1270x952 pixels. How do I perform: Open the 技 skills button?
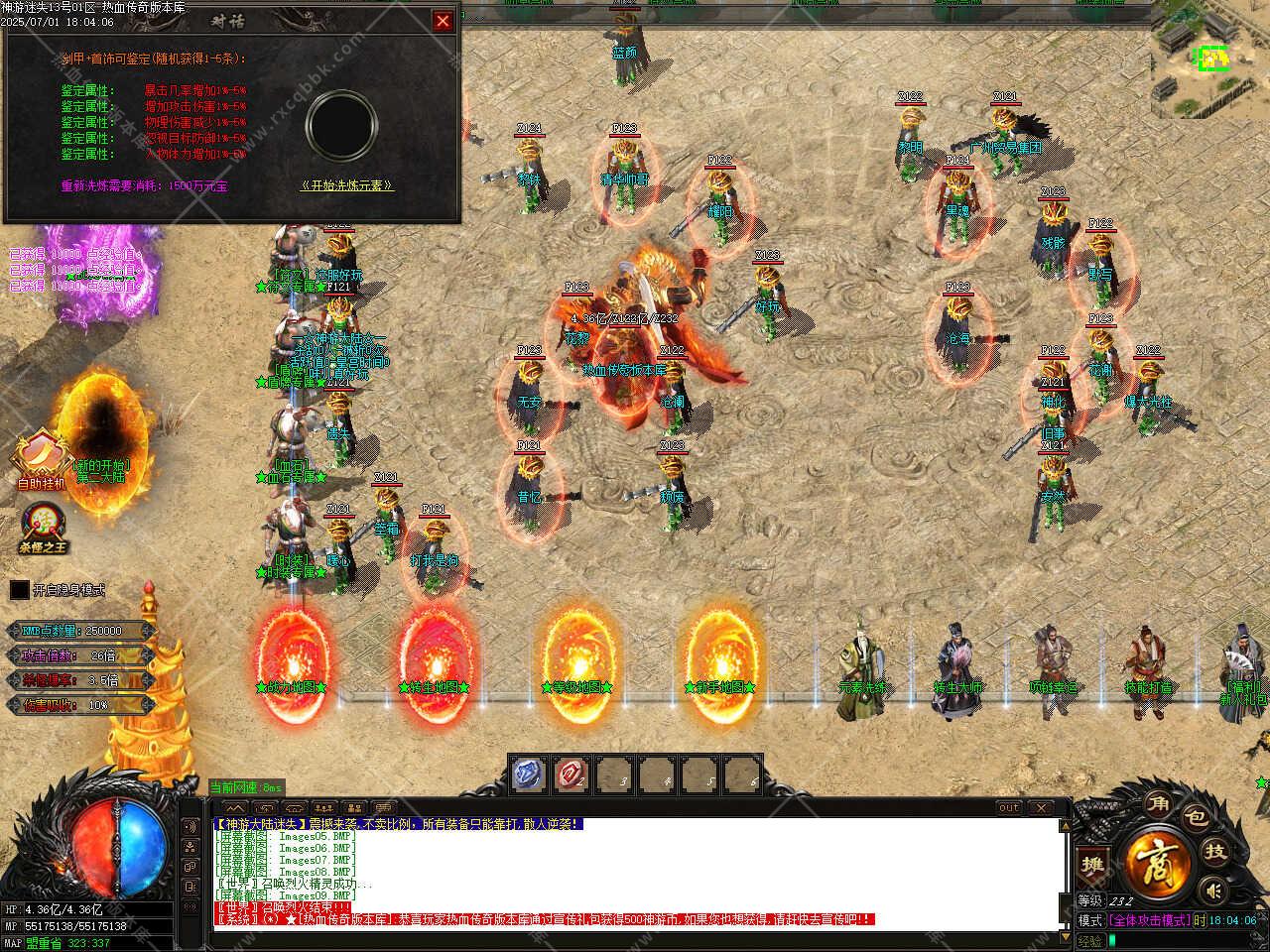click(1216, 851)
